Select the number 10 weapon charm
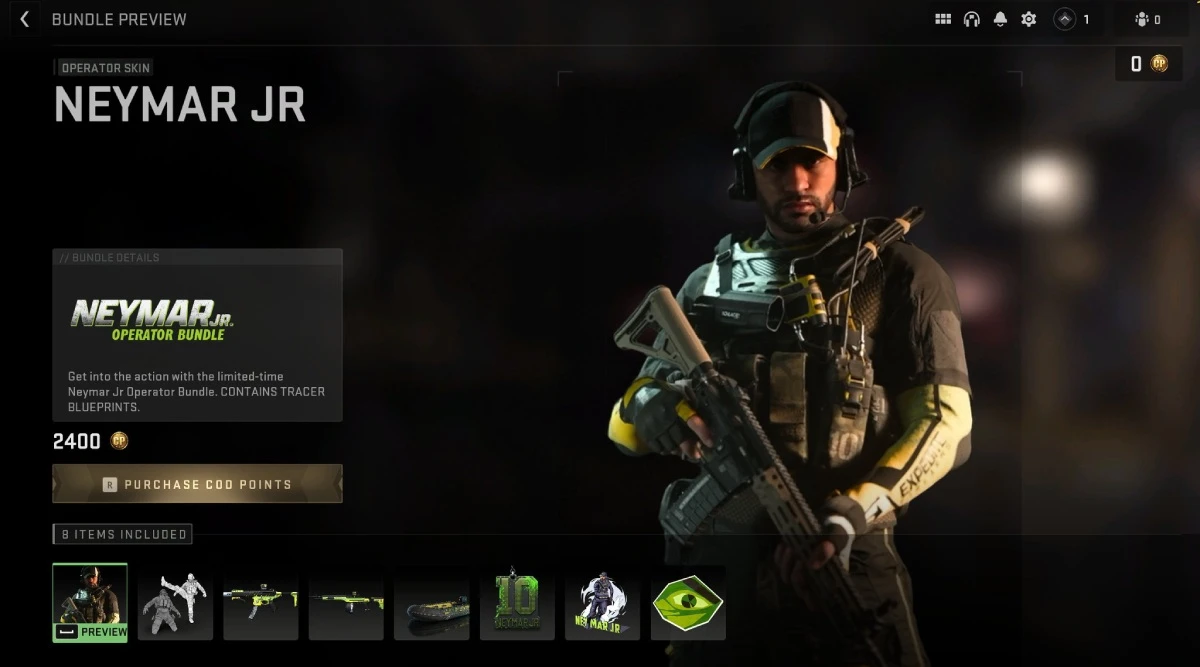This screenshot has width=1200, height=667. pos(517,601)
